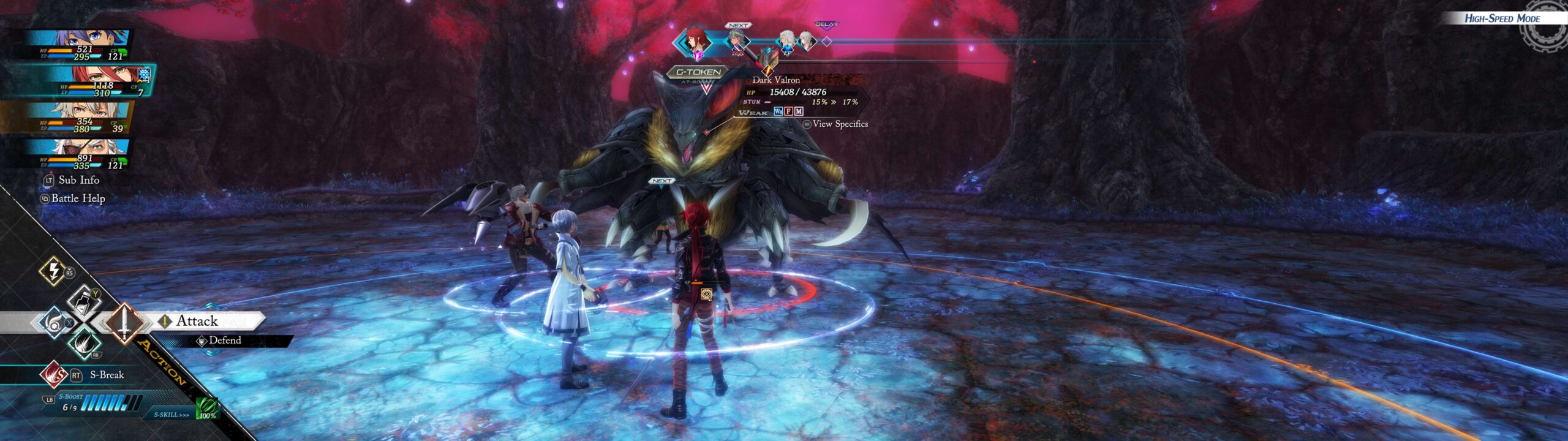1568x441 pixels.
Task: Click the red-haired portrait in turn order
Action: (x=696, y=42)
